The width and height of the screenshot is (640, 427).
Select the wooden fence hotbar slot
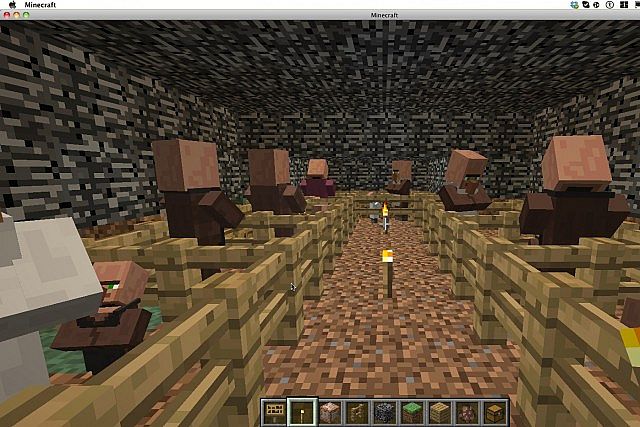357,412
